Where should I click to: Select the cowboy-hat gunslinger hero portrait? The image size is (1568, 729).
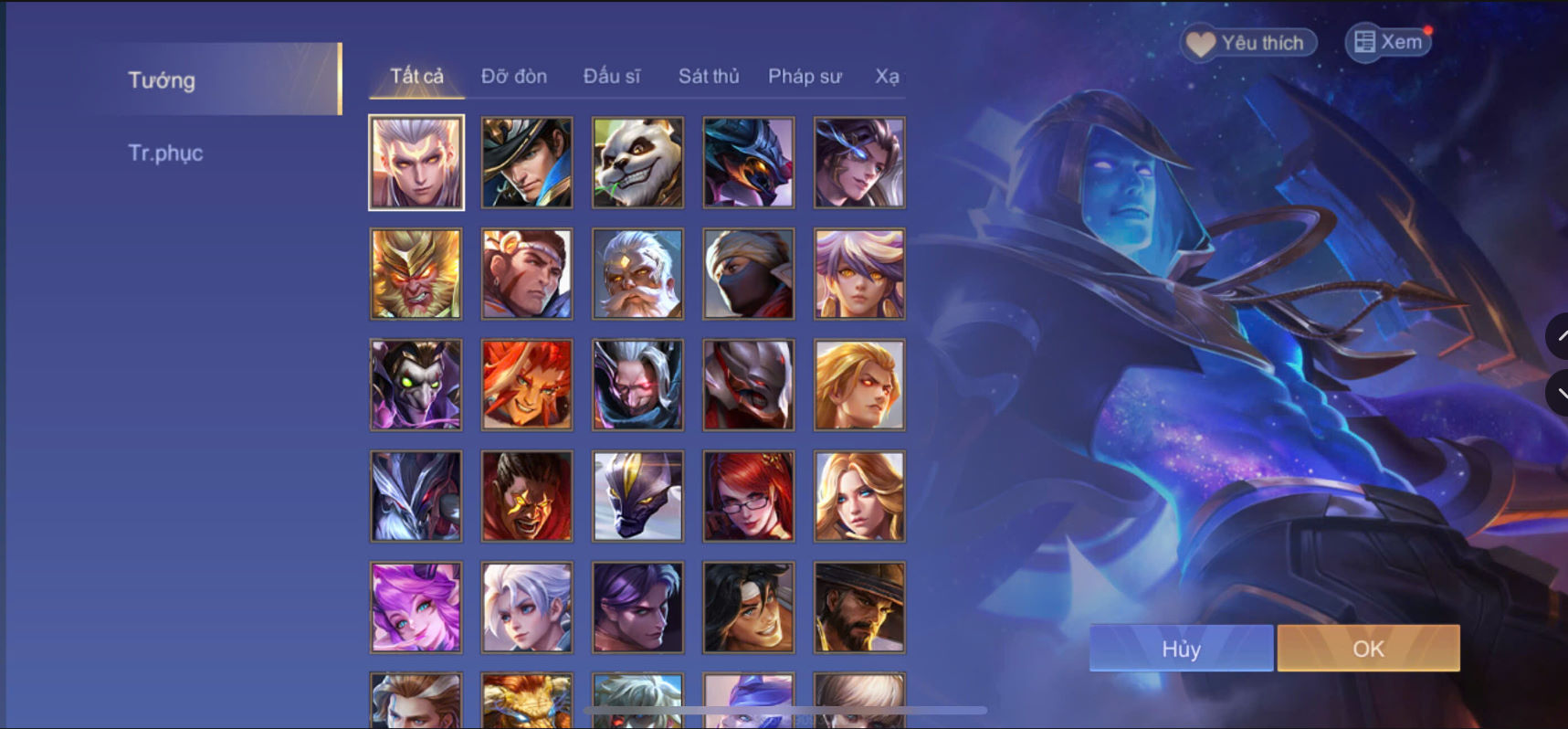click(858, 607)
